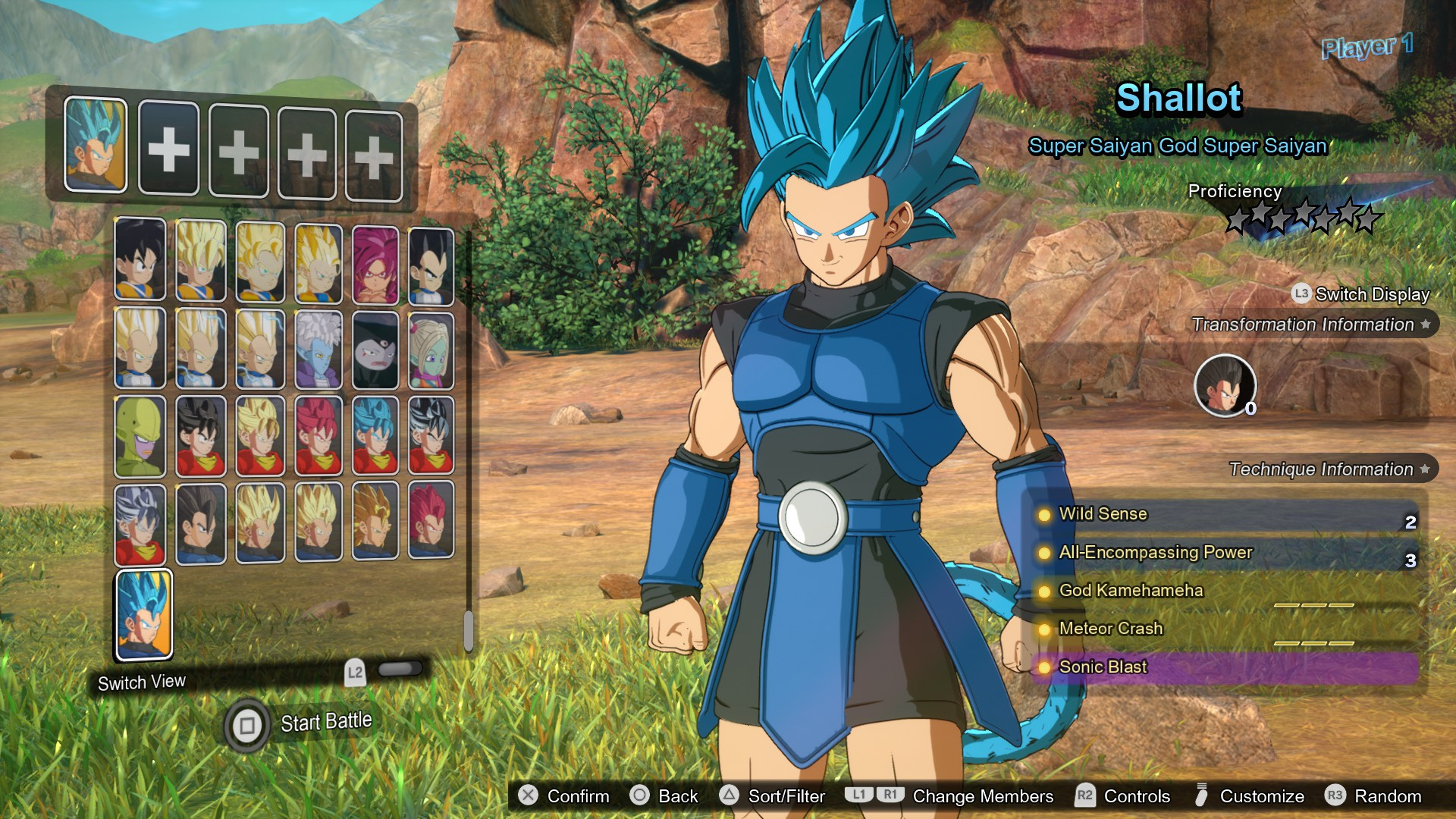Open Sort/Filter via the triangle icon
Image resolution: width=1456 pixels, height=819 pixels.
click(730, 796)
